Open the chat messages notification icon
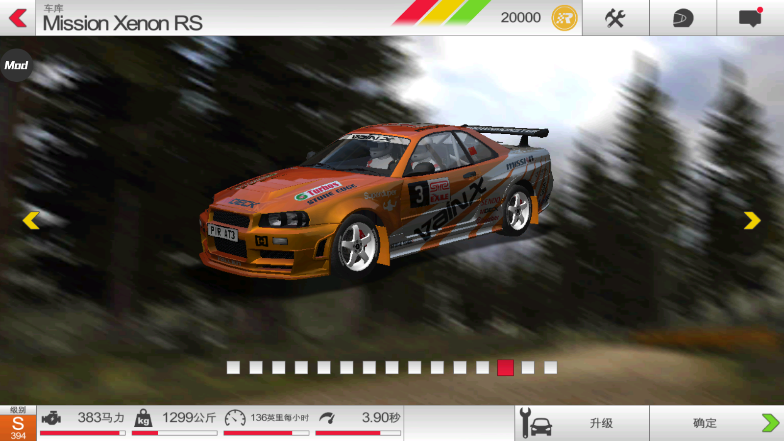This screenshot has width=784, height=441. pos(750,17)
